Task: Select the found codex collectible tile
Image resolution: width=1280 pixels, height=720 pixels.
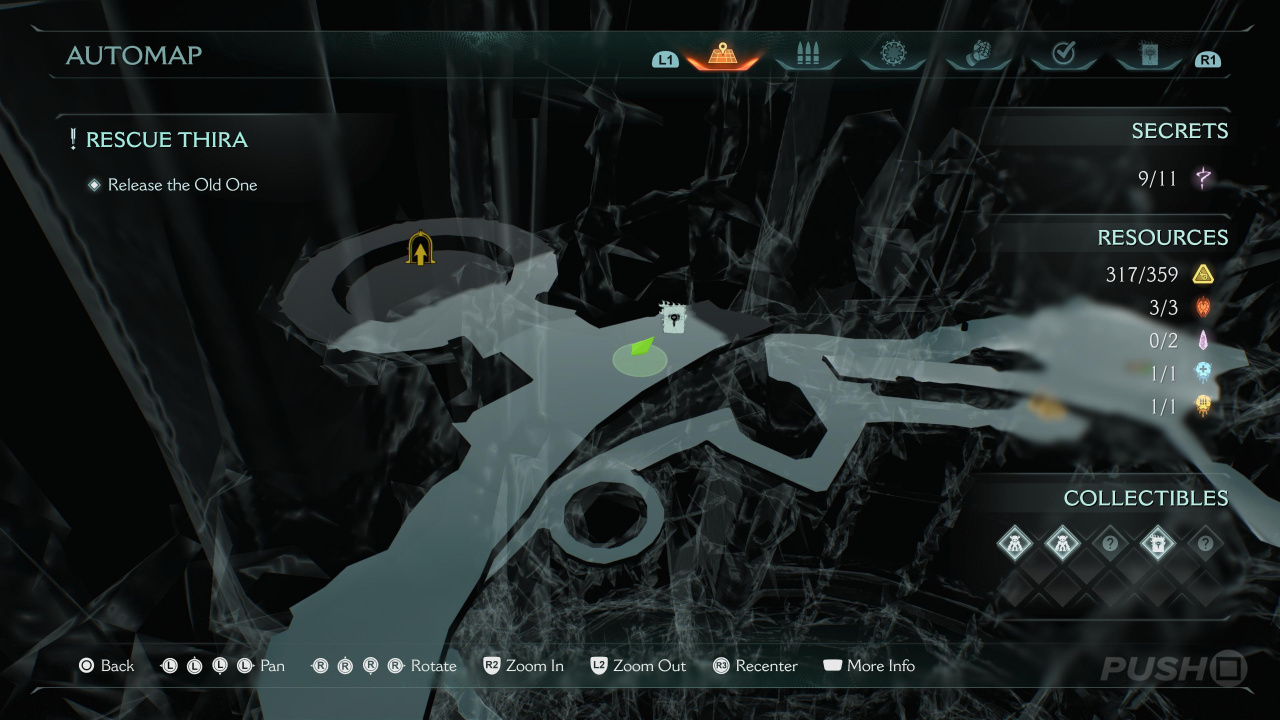Action: [1157, 544]
